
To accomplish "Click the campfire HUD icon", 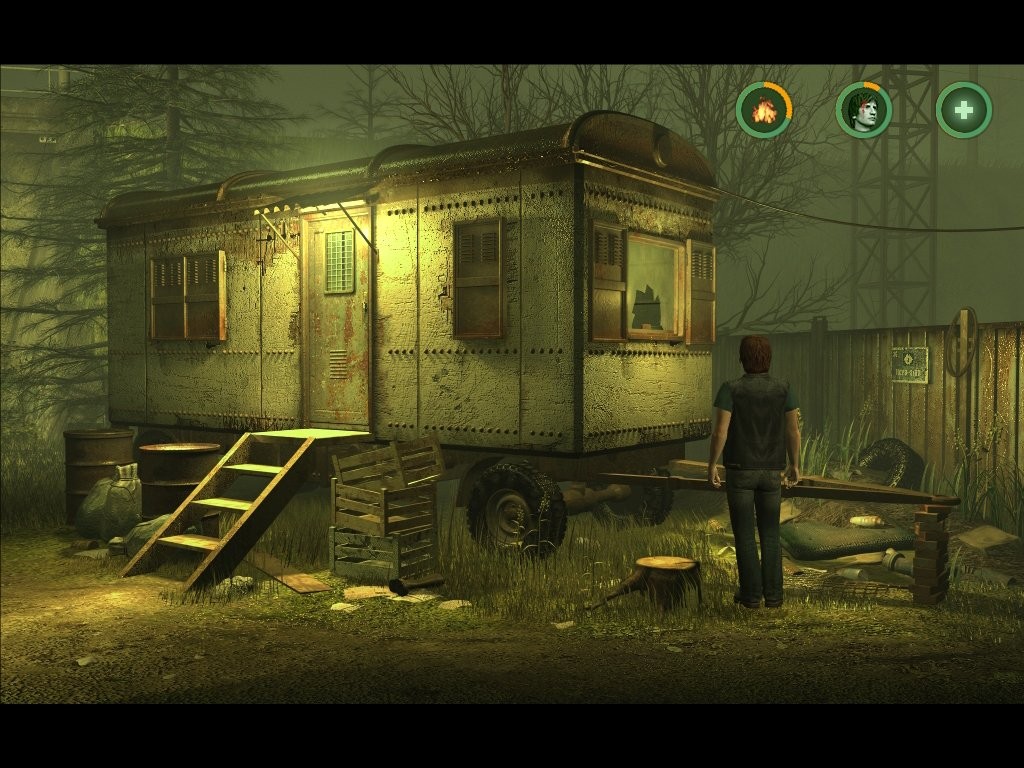I will 764,110.
